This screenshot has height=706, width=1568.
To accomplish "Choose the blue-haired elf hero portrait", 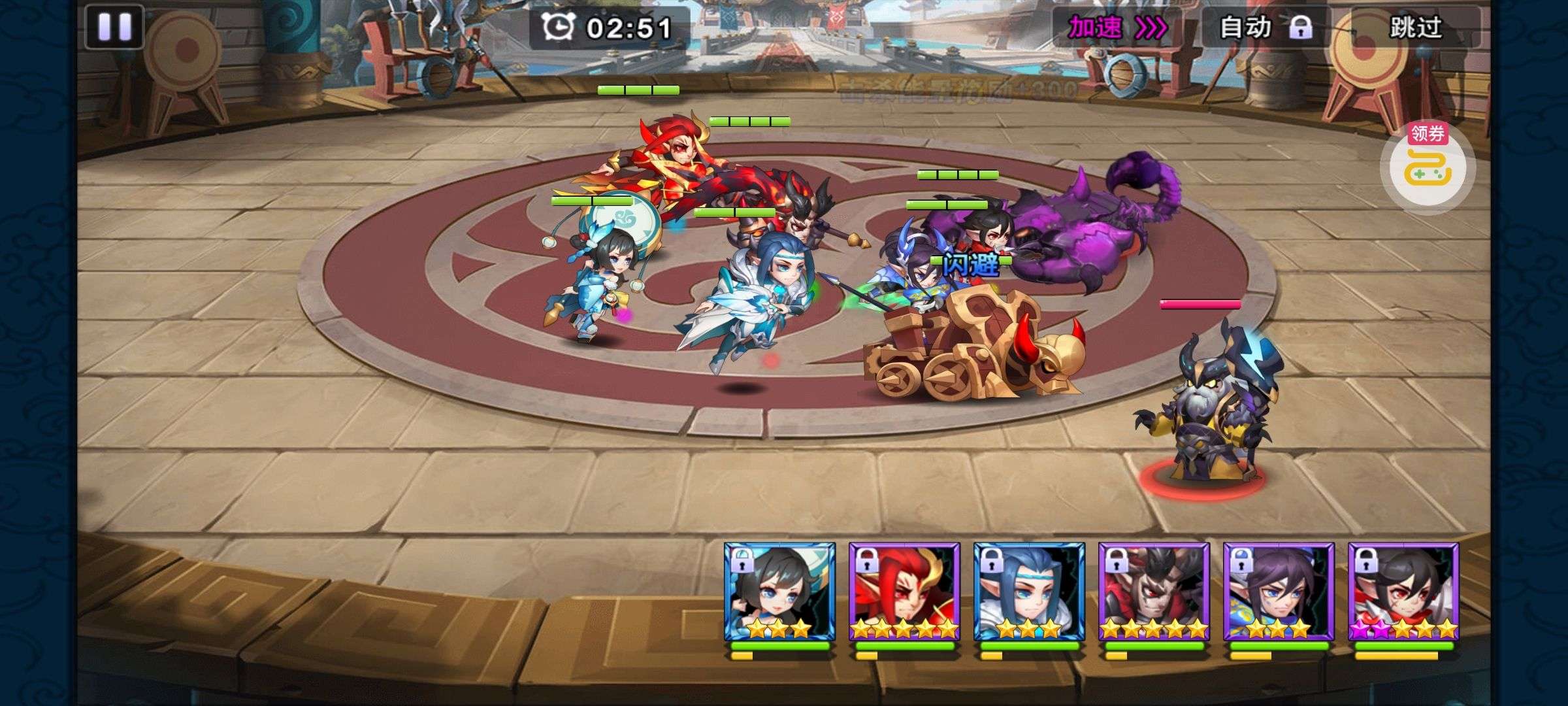I will 1029,592.
